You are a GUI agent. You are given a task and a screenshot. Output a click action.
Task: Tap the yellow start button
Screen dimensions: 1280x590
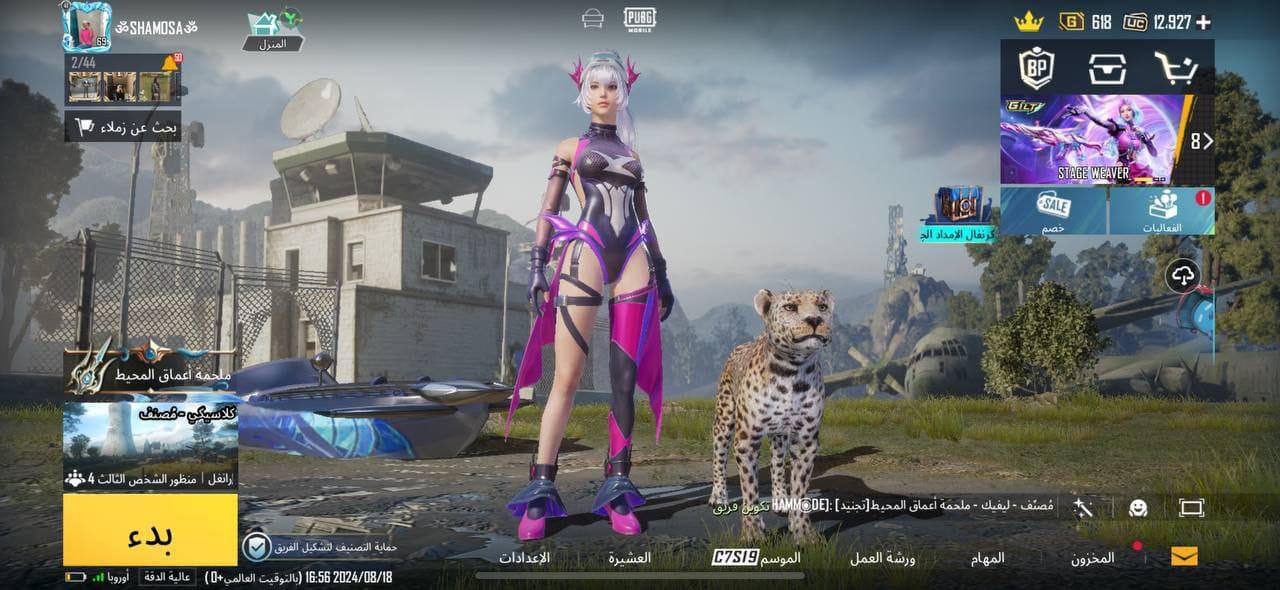point(150,530)
